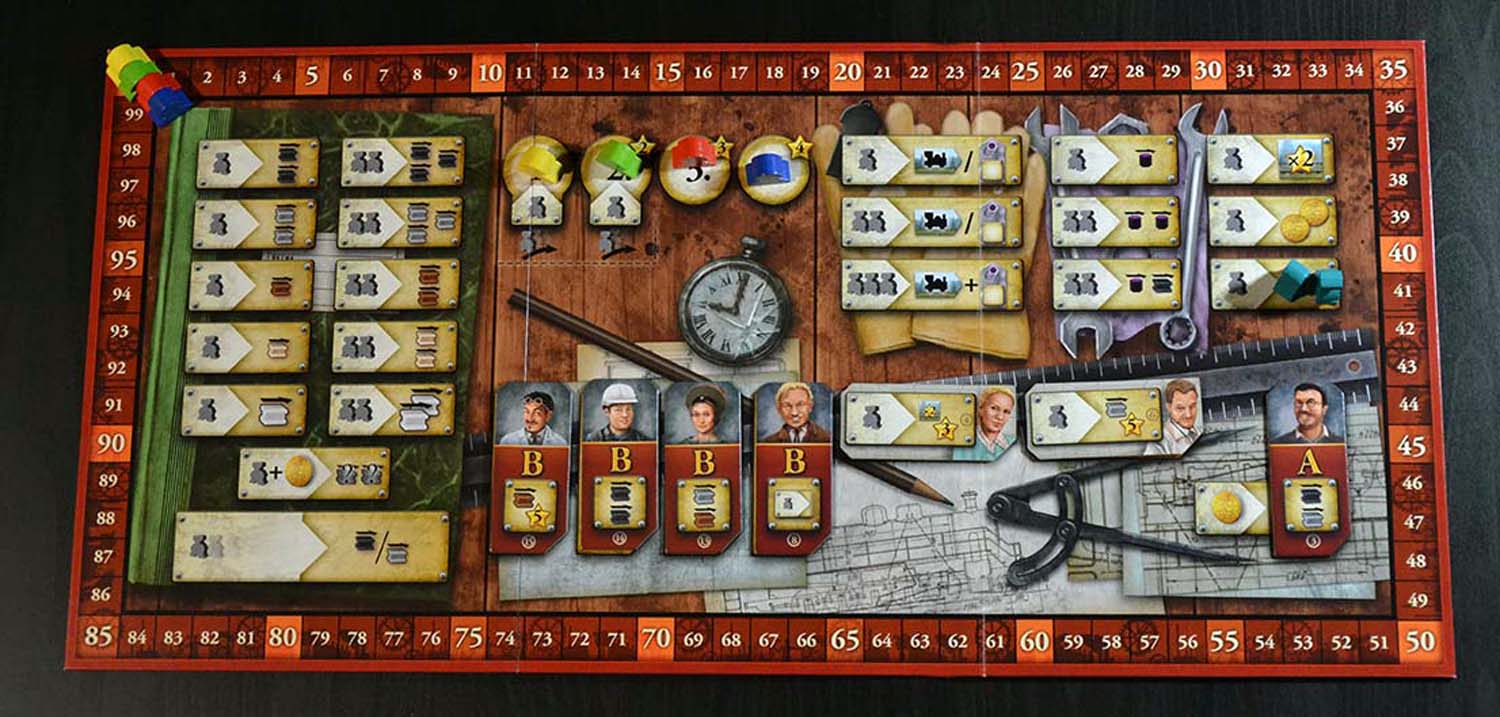Pick the female engineer card with brown hat
Viewport: 1500px width, 717px height.
pyautogui.click(x=700, y=465)
